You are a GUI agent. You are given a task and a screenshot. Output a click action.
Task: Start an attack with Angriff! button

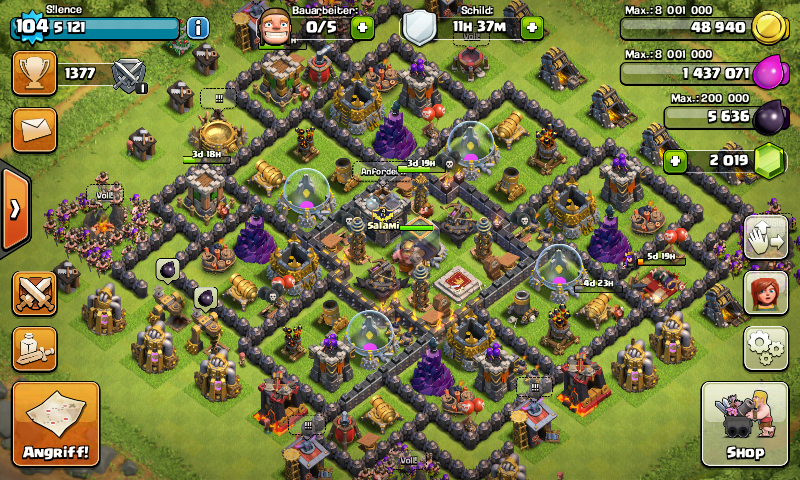(56, 425)
